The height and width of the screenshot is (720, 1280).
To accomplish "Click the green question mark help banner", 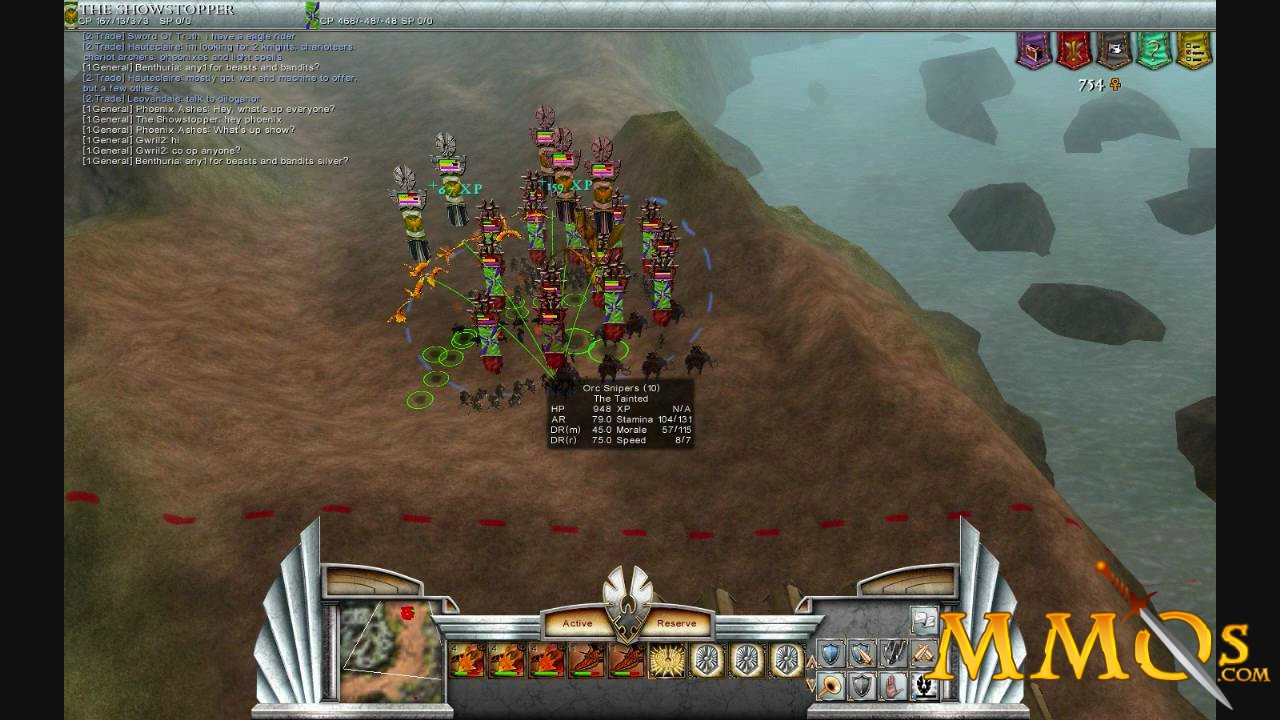I will pyautogui.click(x=1153, y=51).
